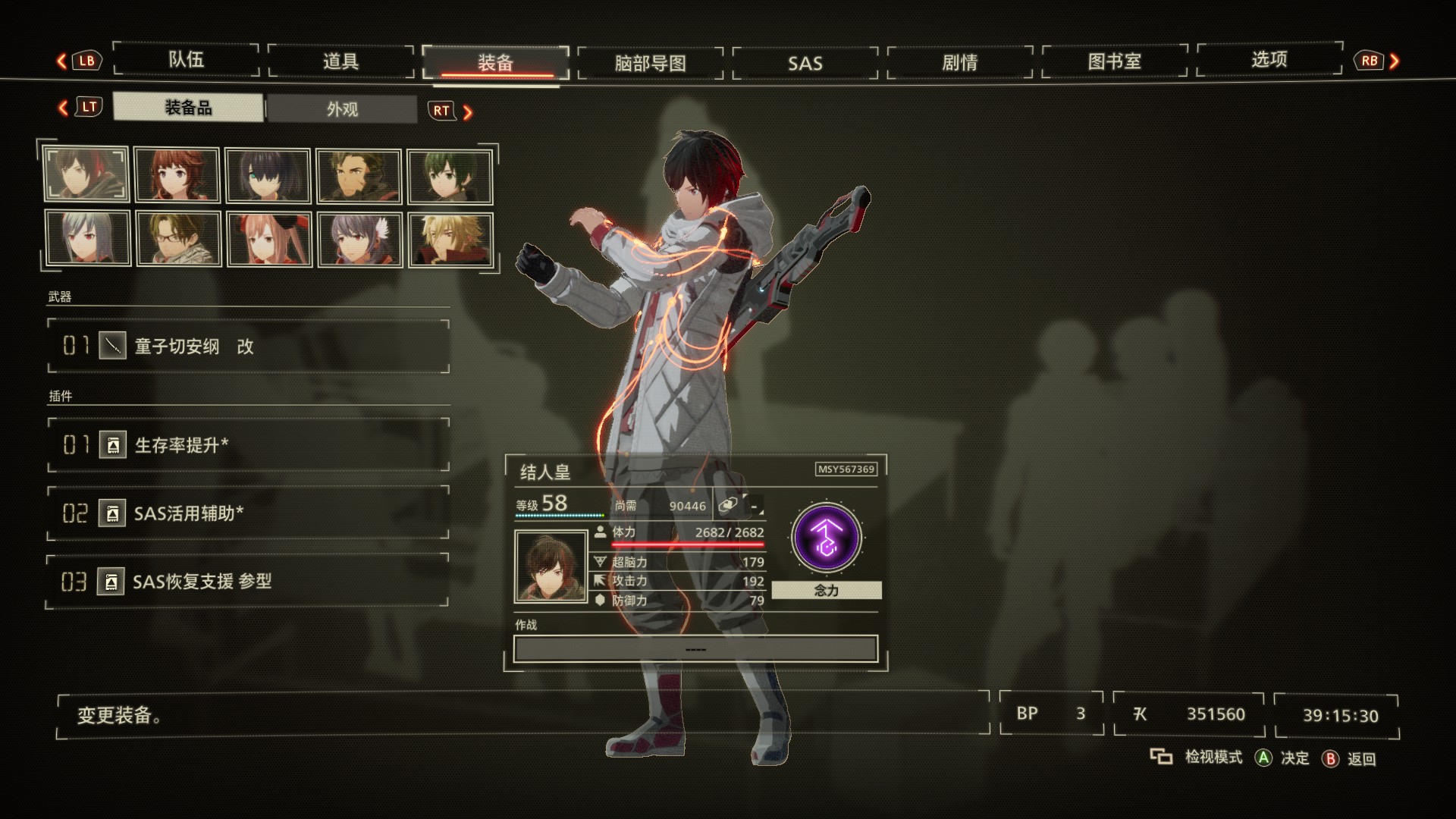This screenshot has height=819, width=1456.
Task: Choose the 生存率提升* plug-in slot
Action: pos(248,445)
